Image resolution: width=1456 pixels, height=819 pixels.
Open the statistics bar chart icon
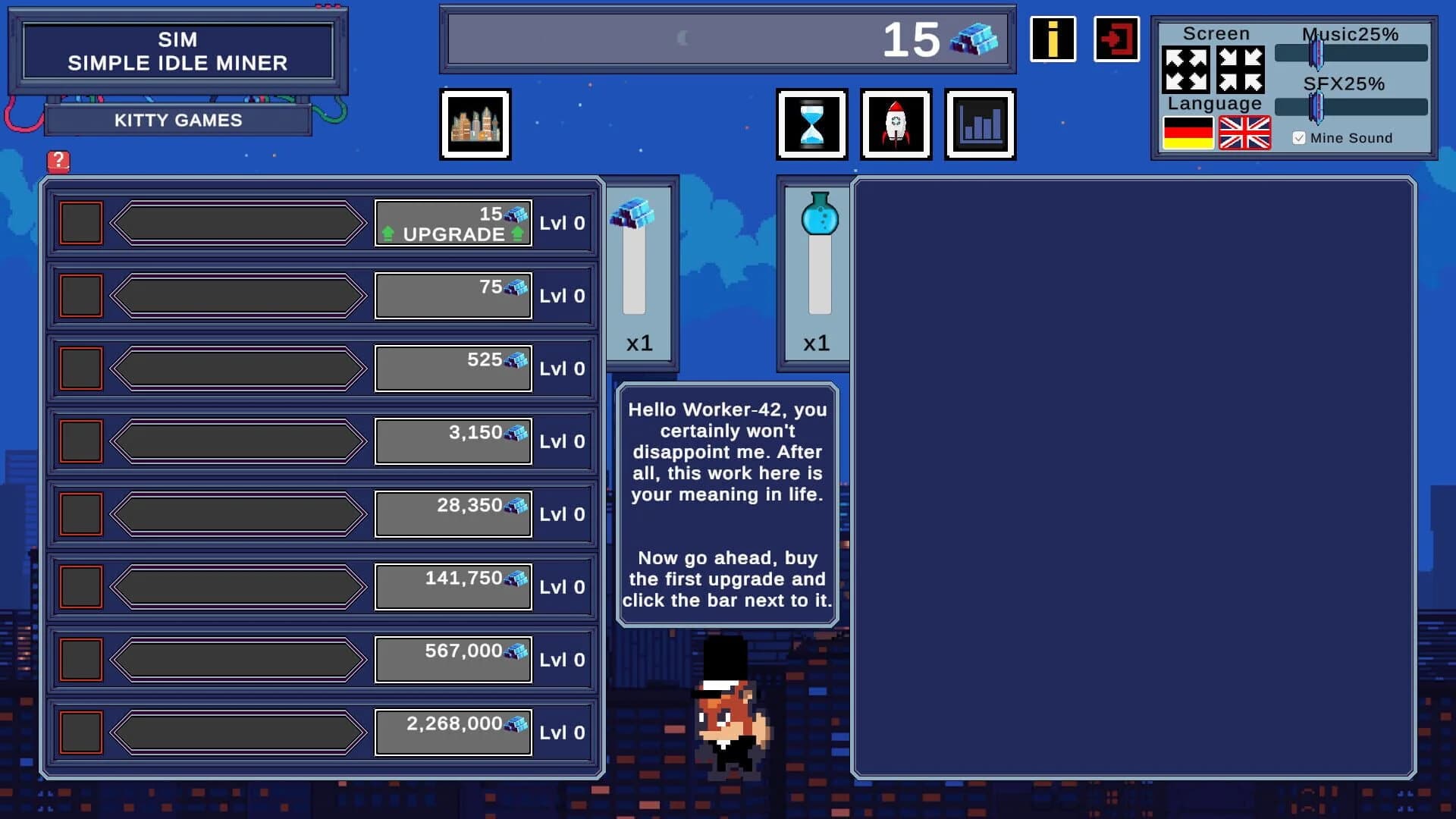980,124
